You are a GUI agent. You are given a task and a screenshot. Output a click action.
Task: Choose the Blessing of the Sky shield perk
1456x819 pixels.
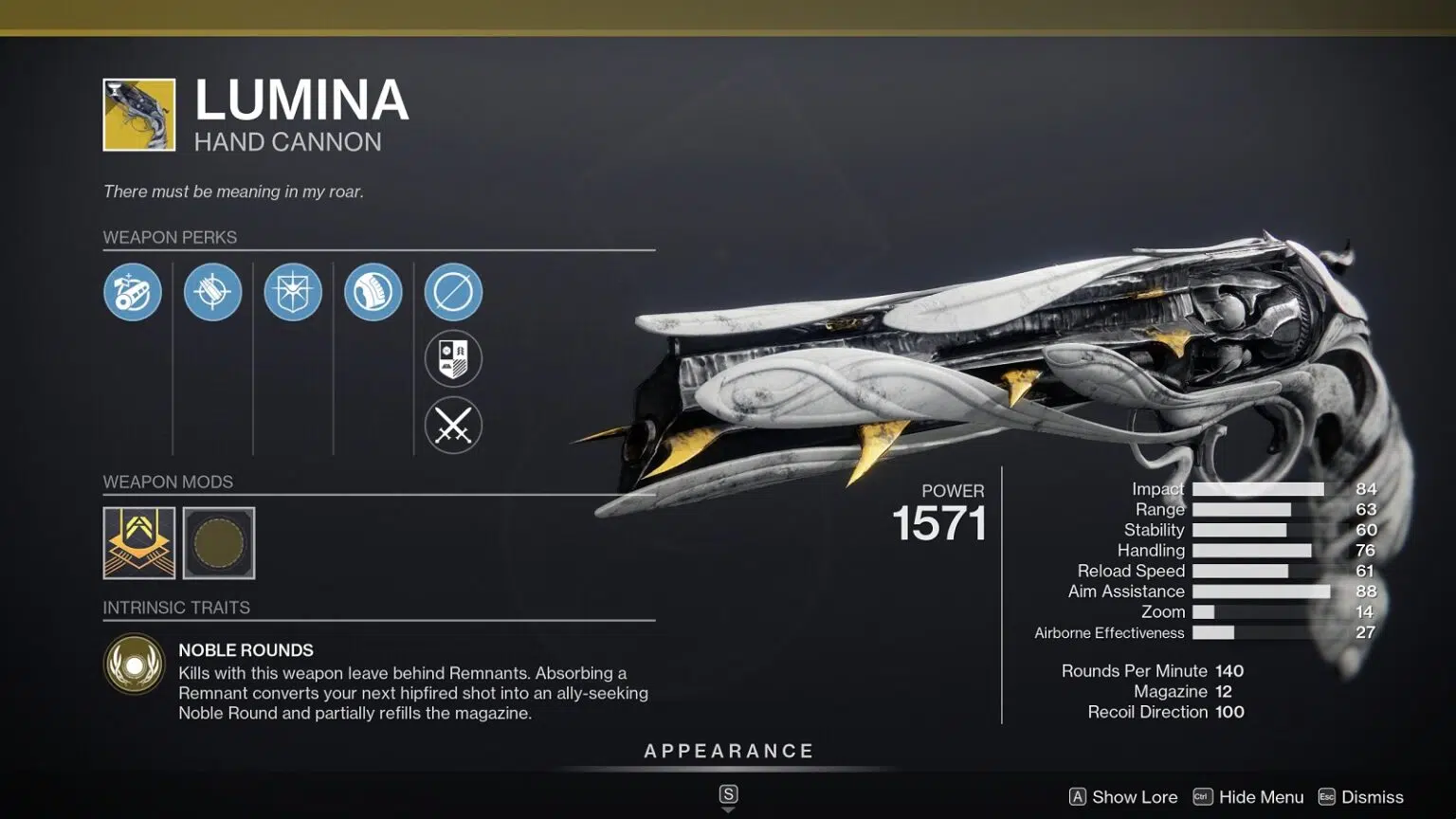click(x=293, y=292)
